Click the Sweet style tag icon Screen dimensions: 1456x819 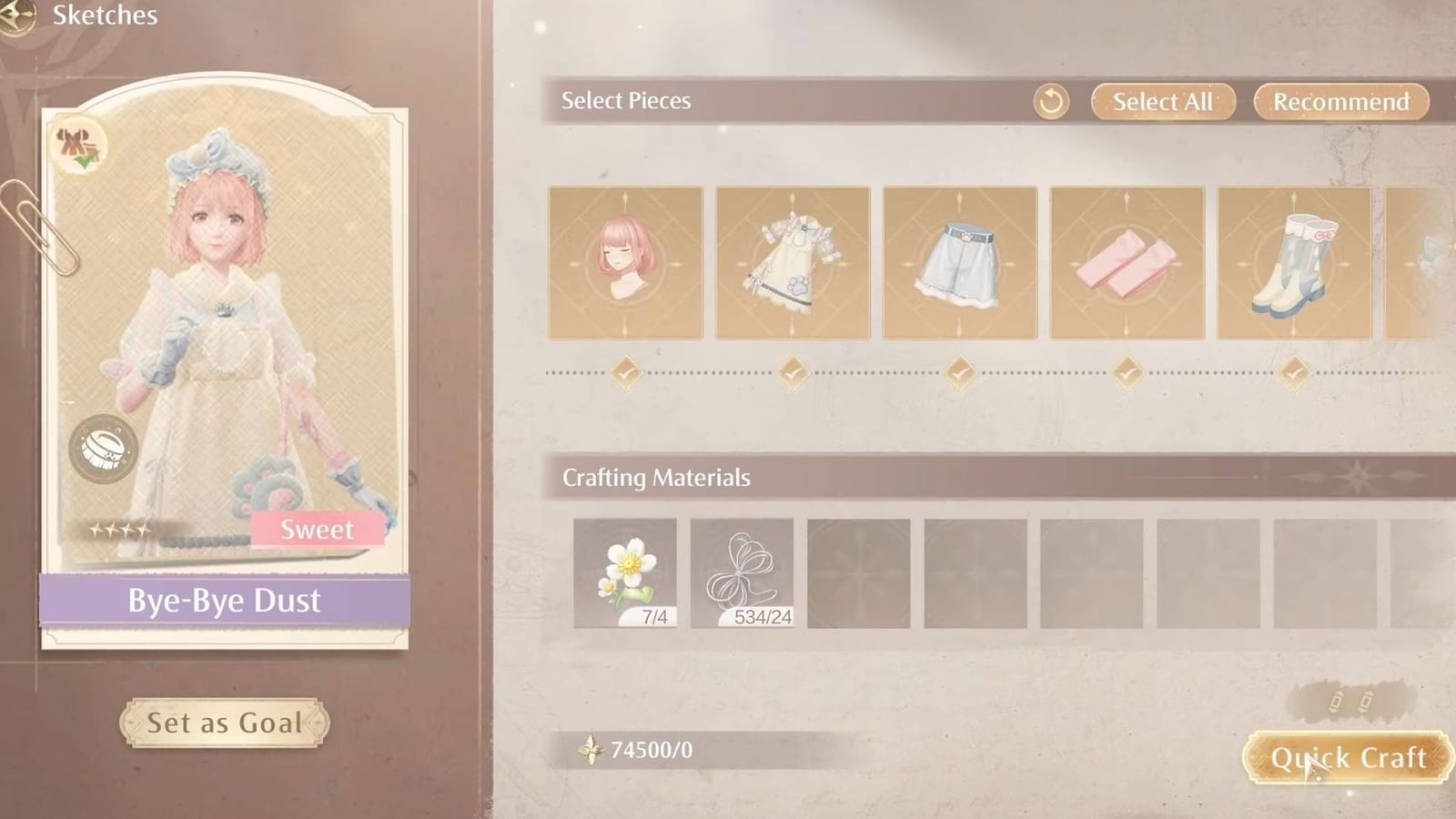[x=318, y=530]
